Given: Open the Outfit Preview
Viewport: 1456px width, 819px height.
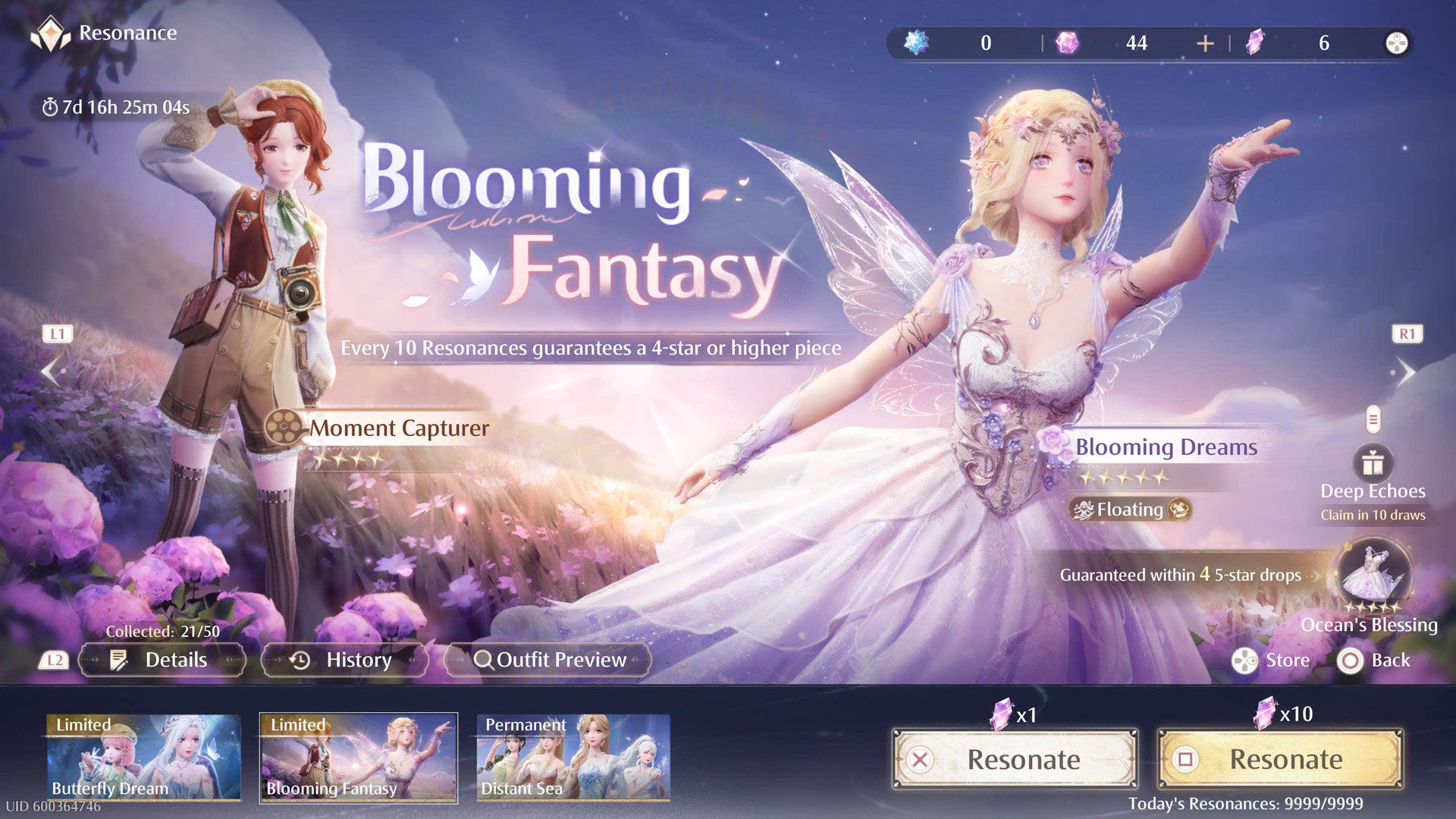Looking at the screenshot, I should (549, 660).
